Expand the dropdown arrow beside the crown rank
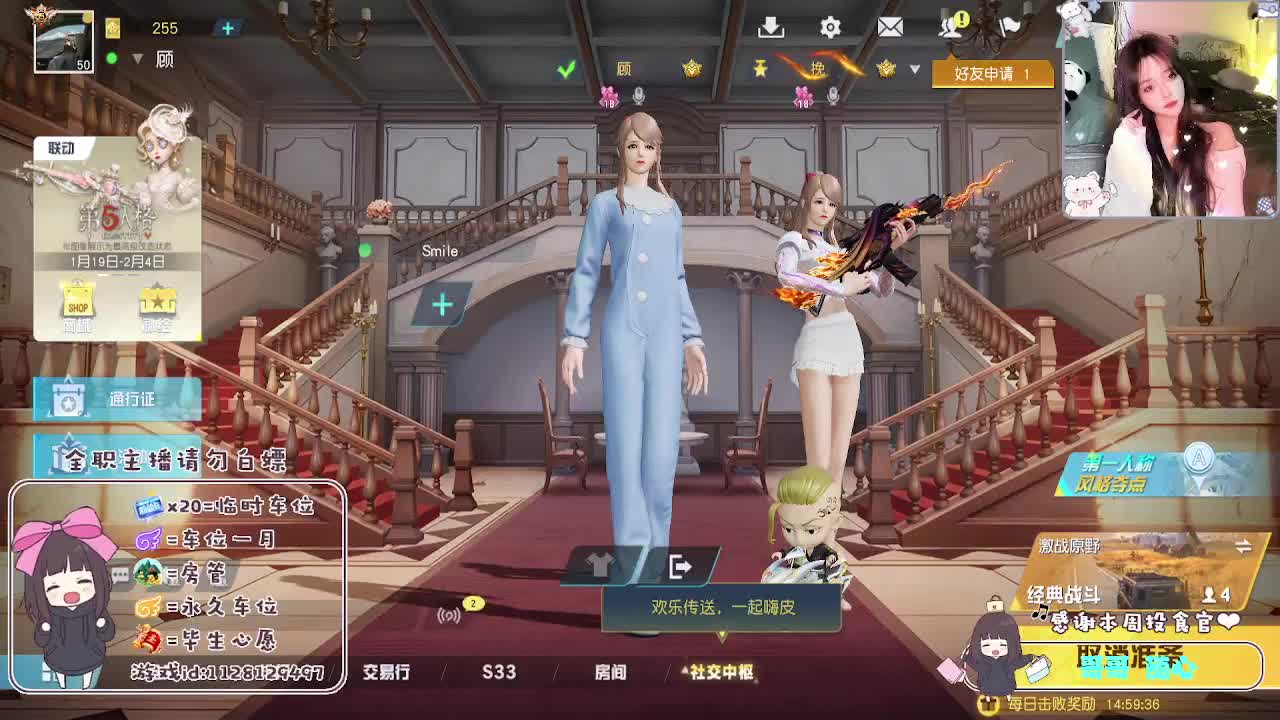 913,70
